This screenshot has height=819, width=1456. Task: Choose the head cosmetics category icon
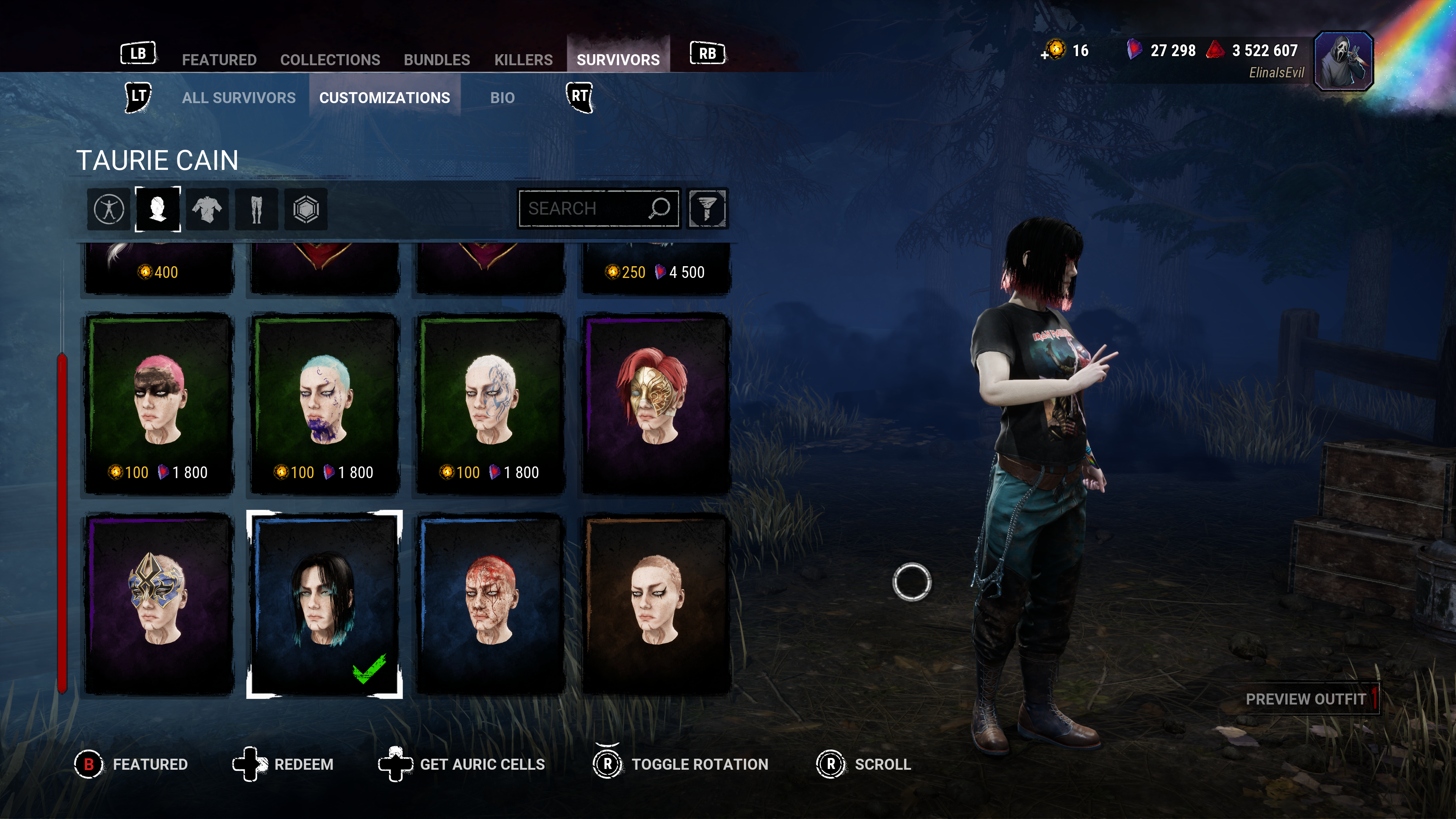tap(158, 209)
